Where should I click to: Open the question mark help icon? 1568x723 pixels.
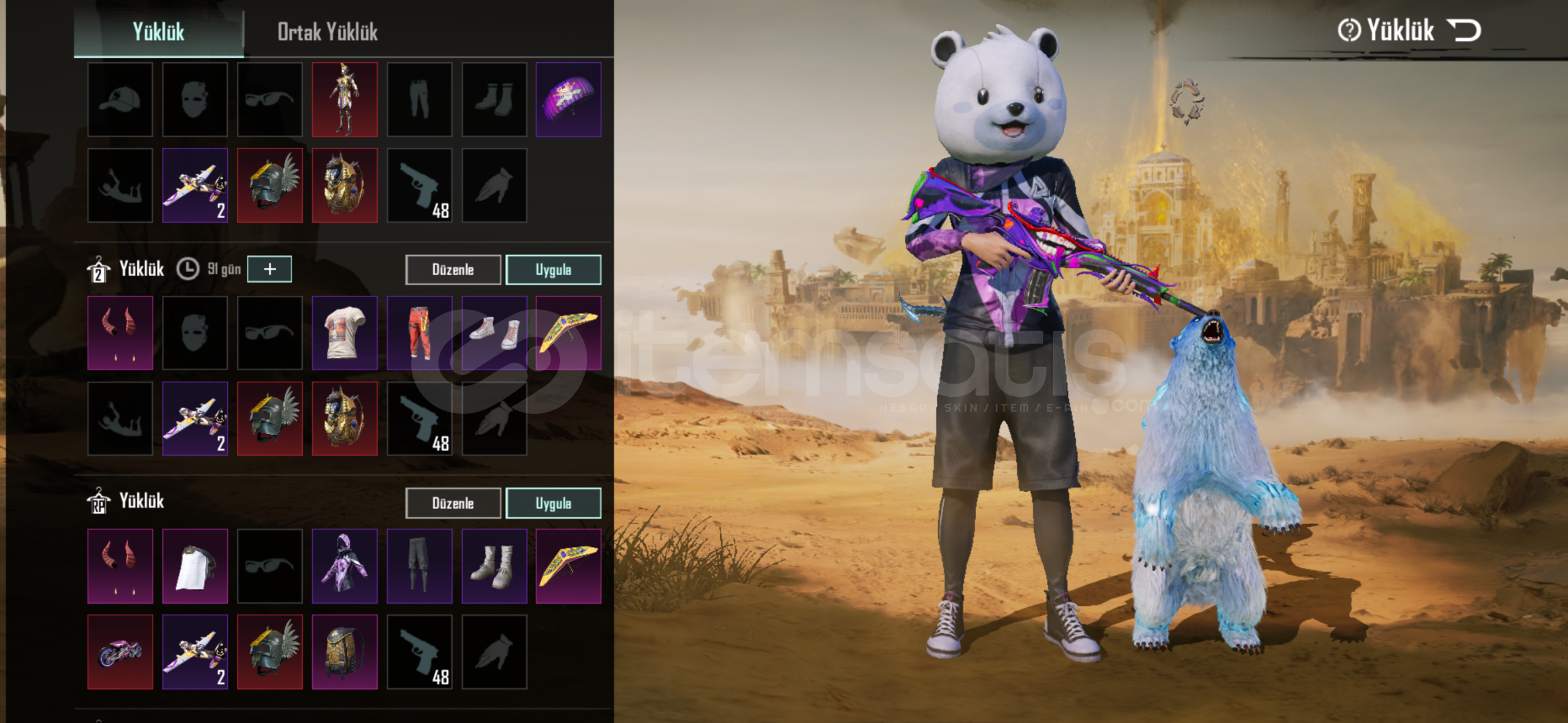click(x=1349, y=30)
